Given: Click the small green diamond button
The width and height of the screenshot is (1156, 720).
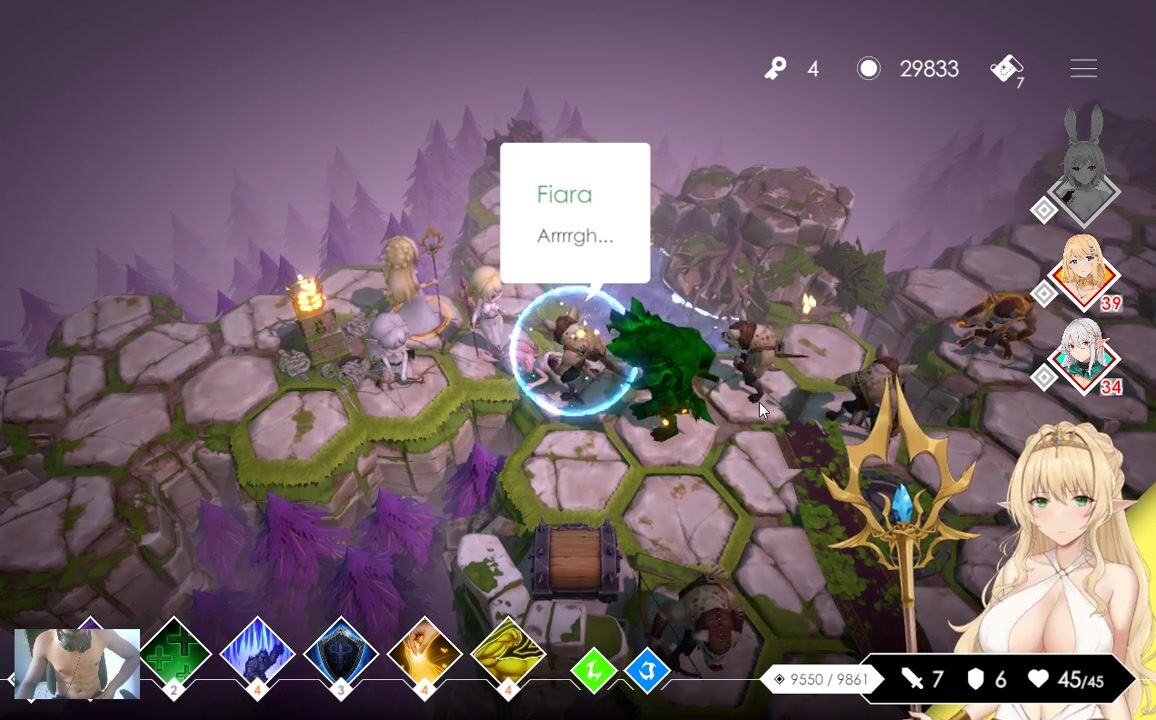Looking at the screenshot, I should 593,671.
